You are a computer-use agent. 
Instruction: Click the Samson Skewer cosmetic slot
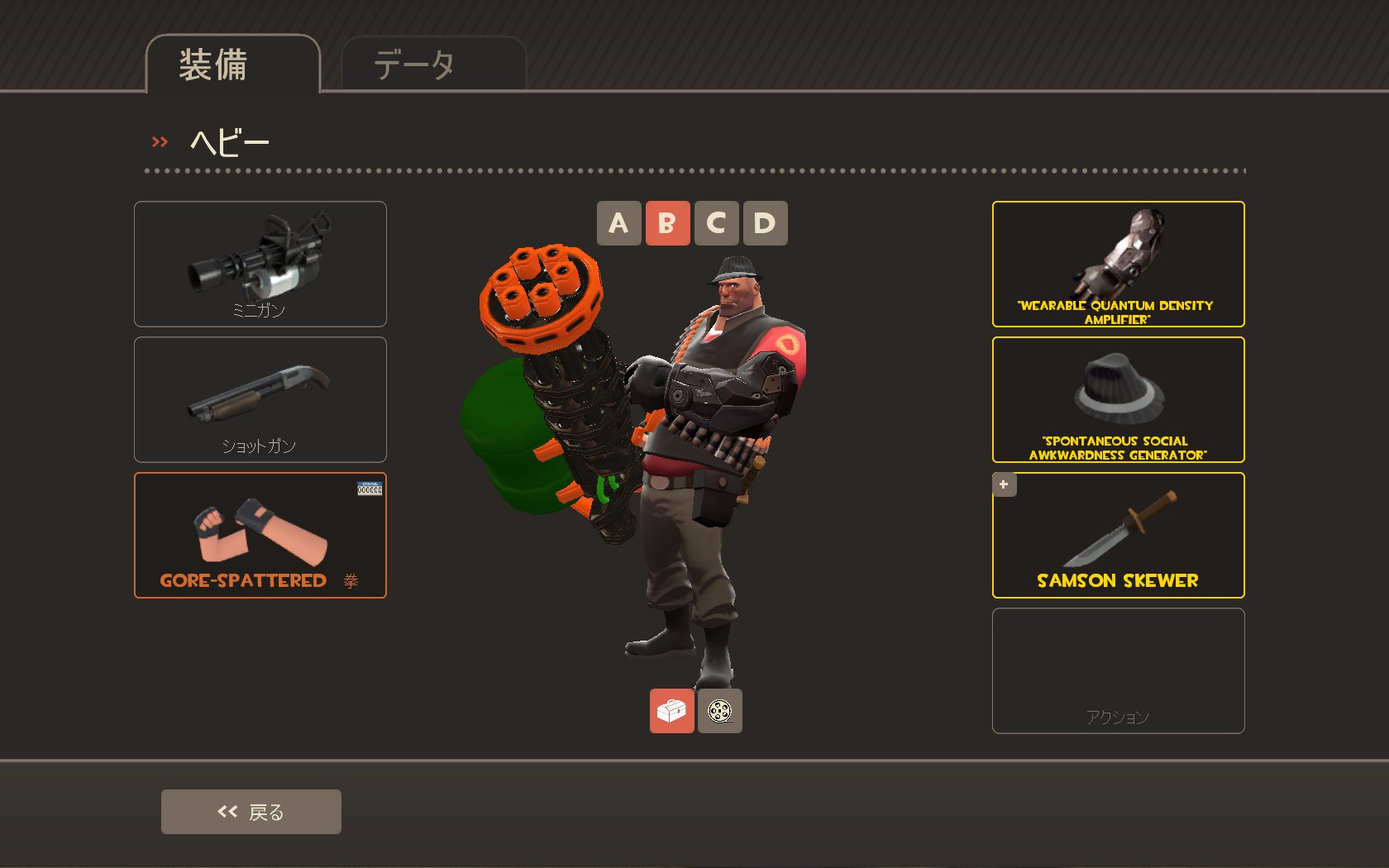click(x=1117, y=534)
